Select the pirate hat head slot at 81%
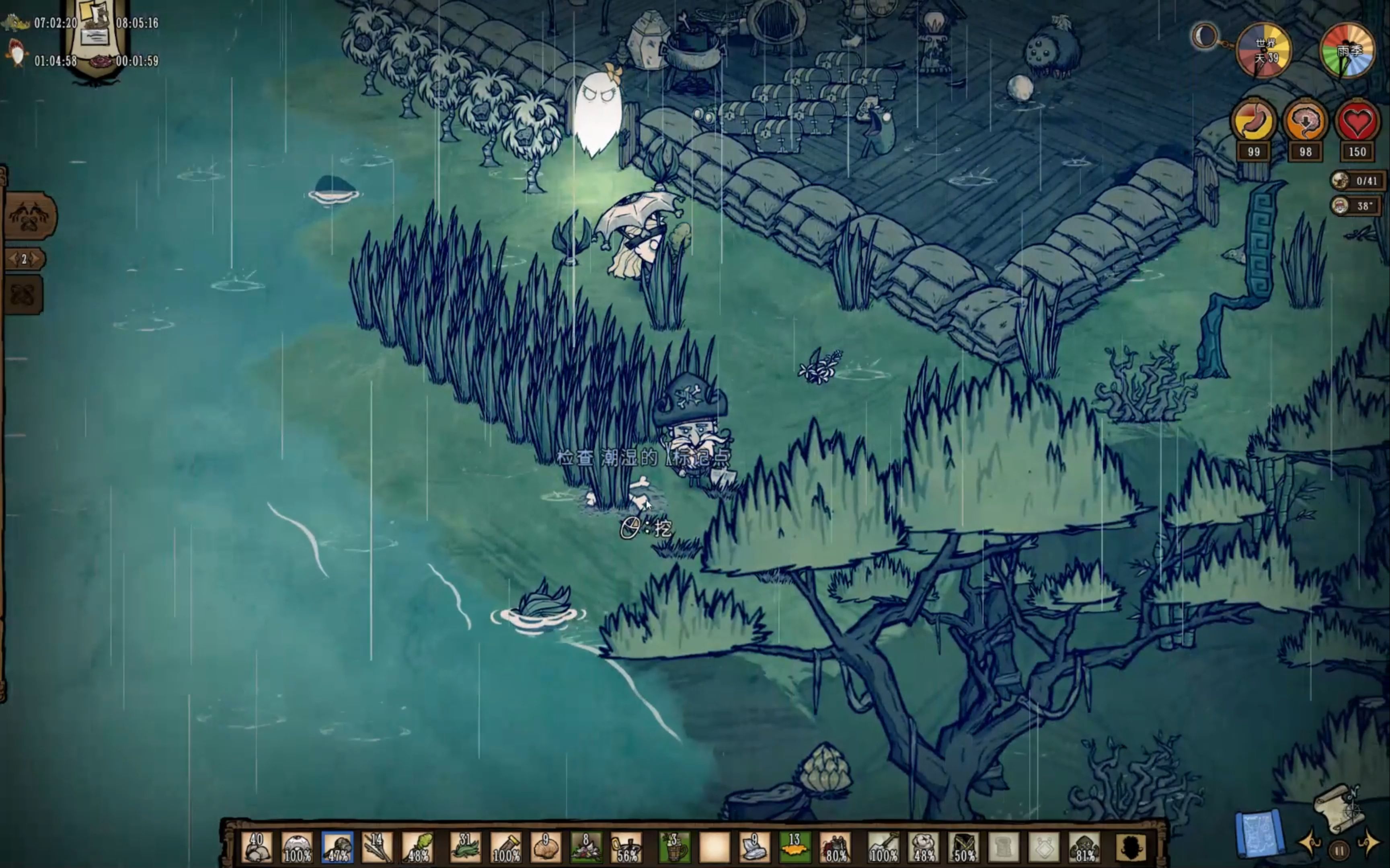The width and height of the screenshot is (1390, 868). point(1084,848)
